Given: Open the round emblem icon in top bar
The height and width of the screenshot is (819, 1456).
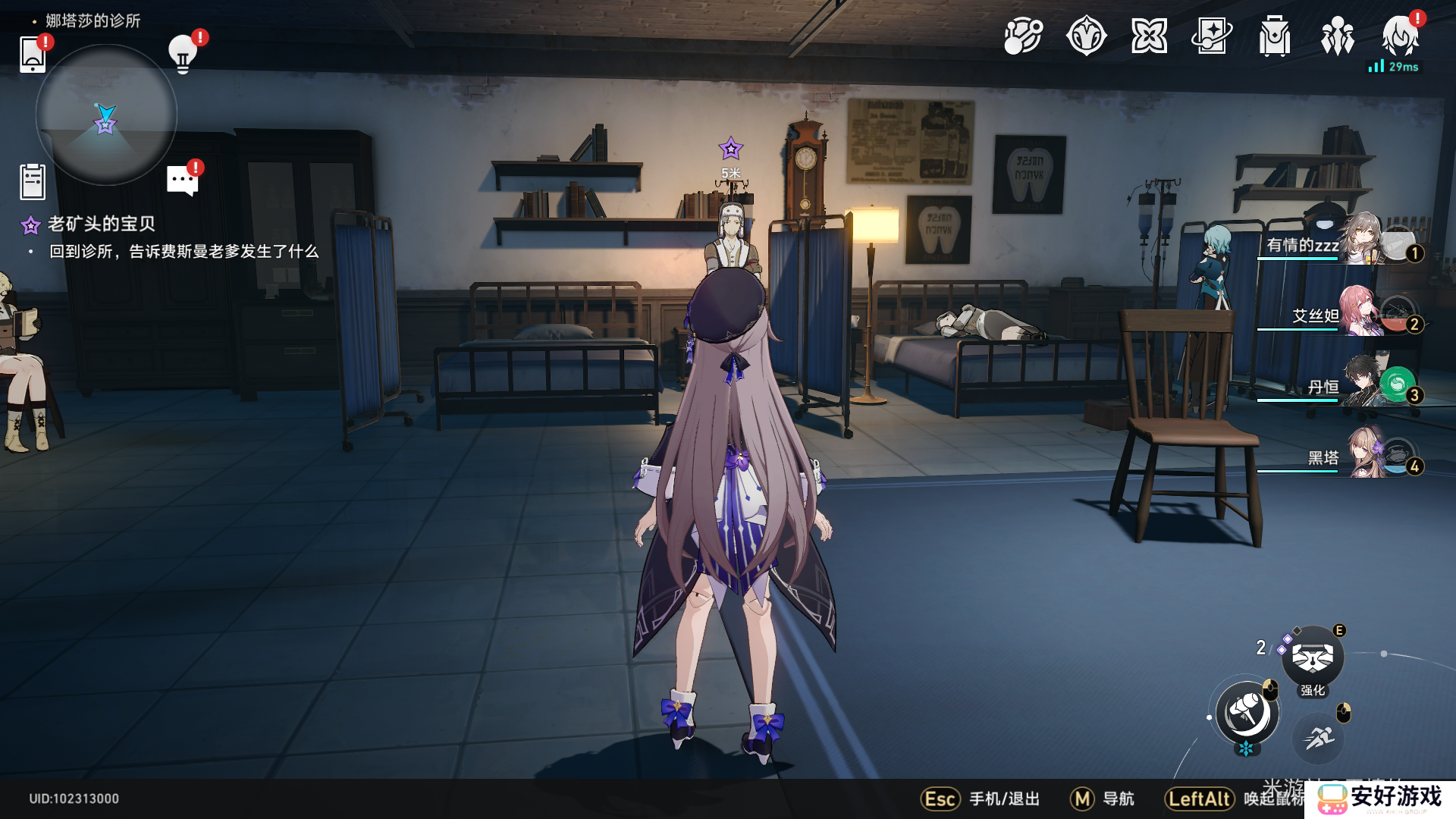Looking at the screenshot, I should tap(1086, 36).
